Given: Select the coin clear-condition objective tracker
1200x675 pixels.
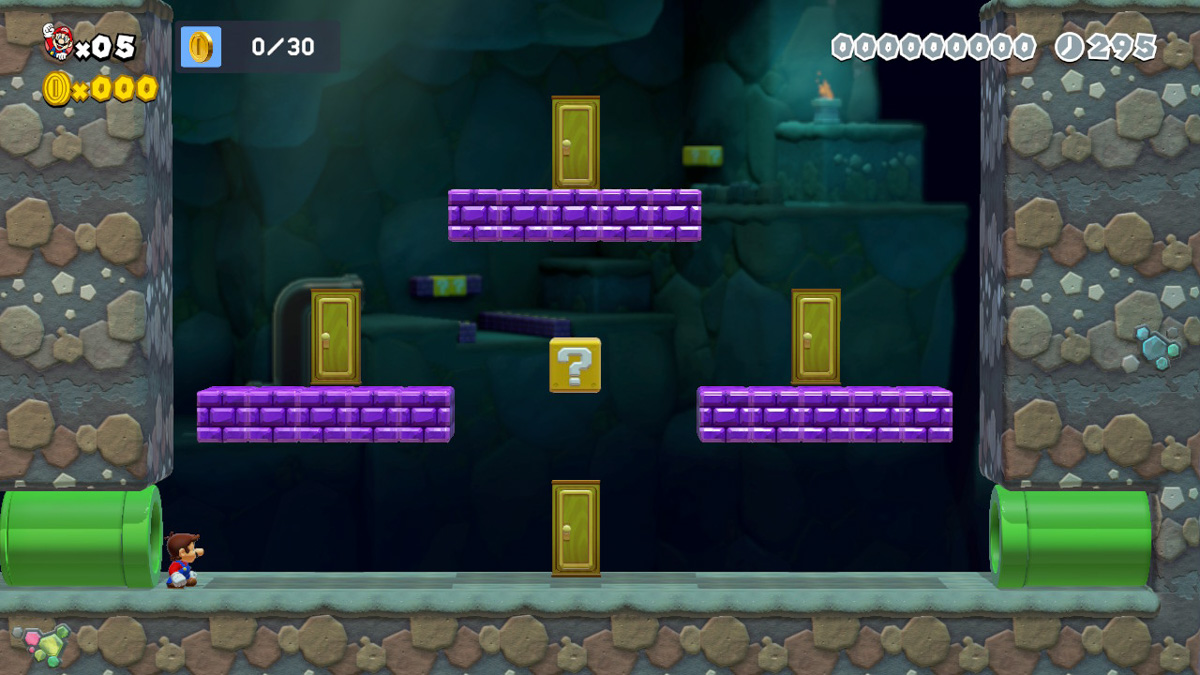Looking at the screenshot, I should pyautogui.click(x=257, y=47).
